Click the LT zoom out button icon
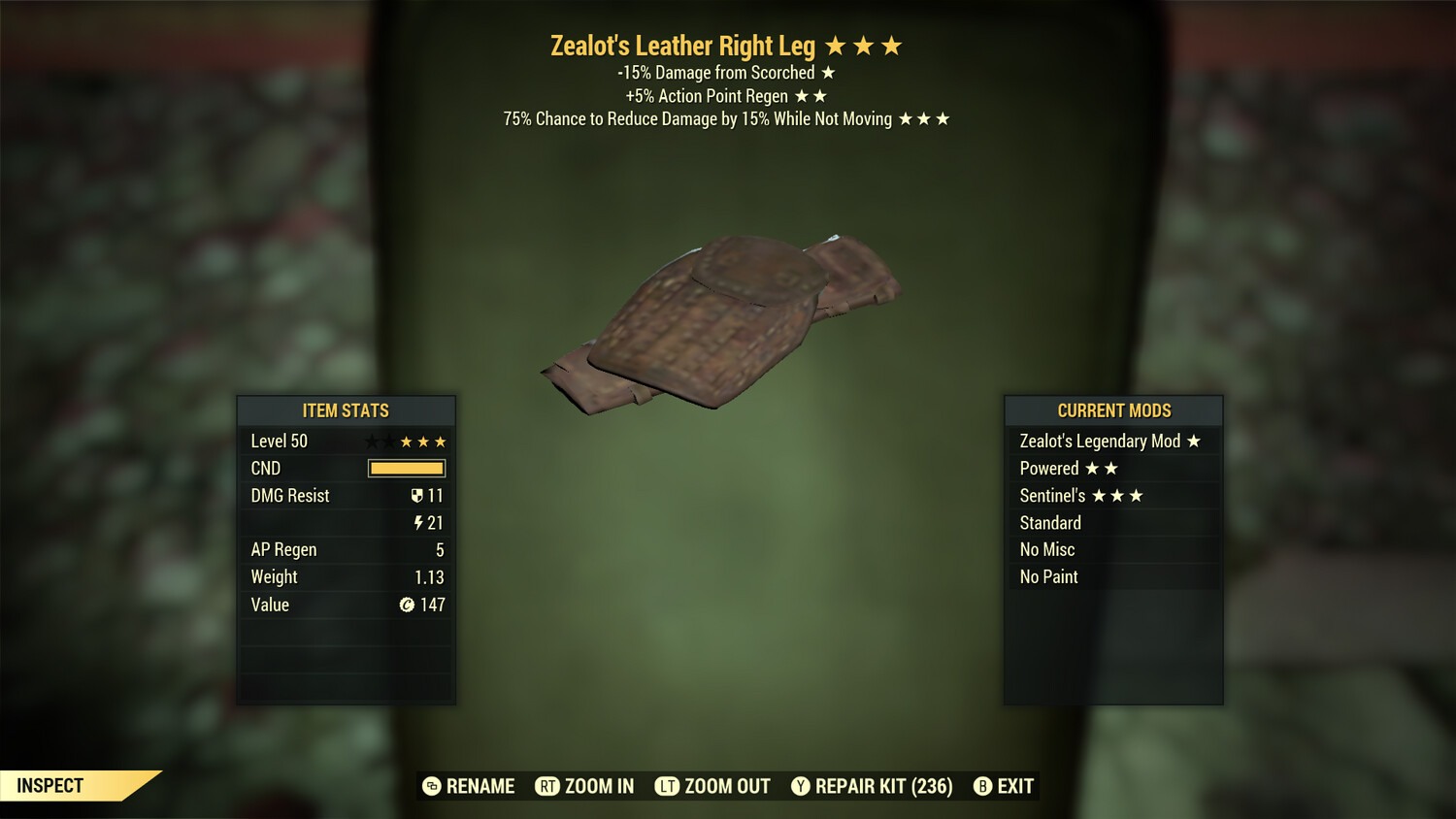Viewport: 1456px width, 819px height. [668, 786]
